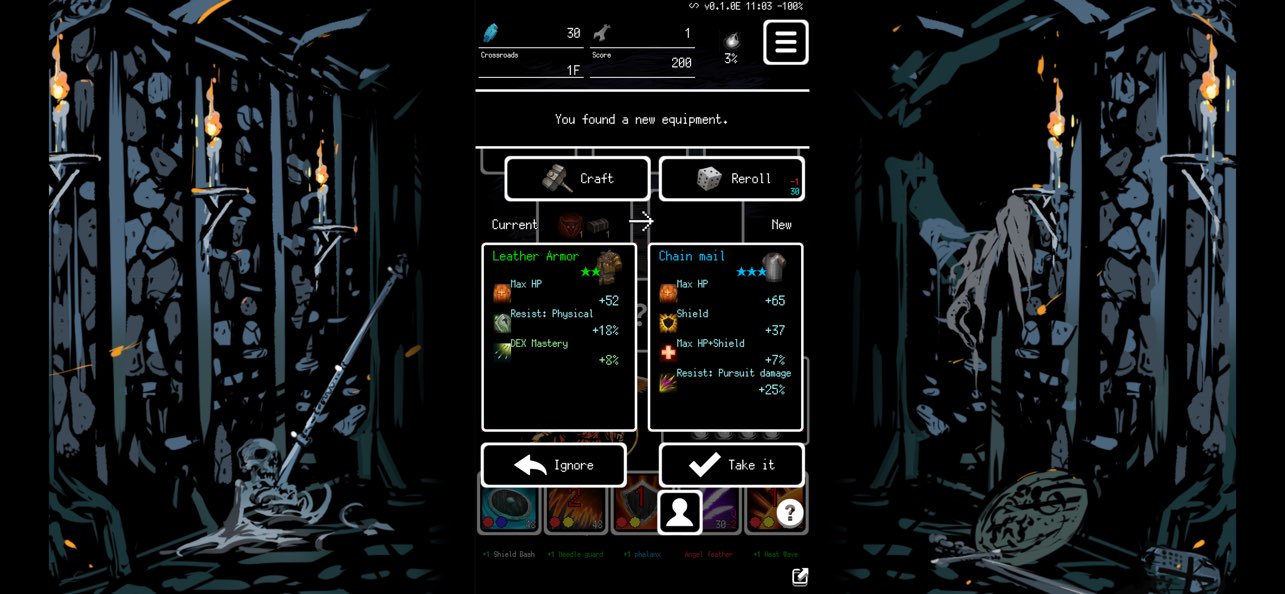The height and width of the screenshot is (594, 1285).
Task: Take the Chain mail
Action: point(732,465)
